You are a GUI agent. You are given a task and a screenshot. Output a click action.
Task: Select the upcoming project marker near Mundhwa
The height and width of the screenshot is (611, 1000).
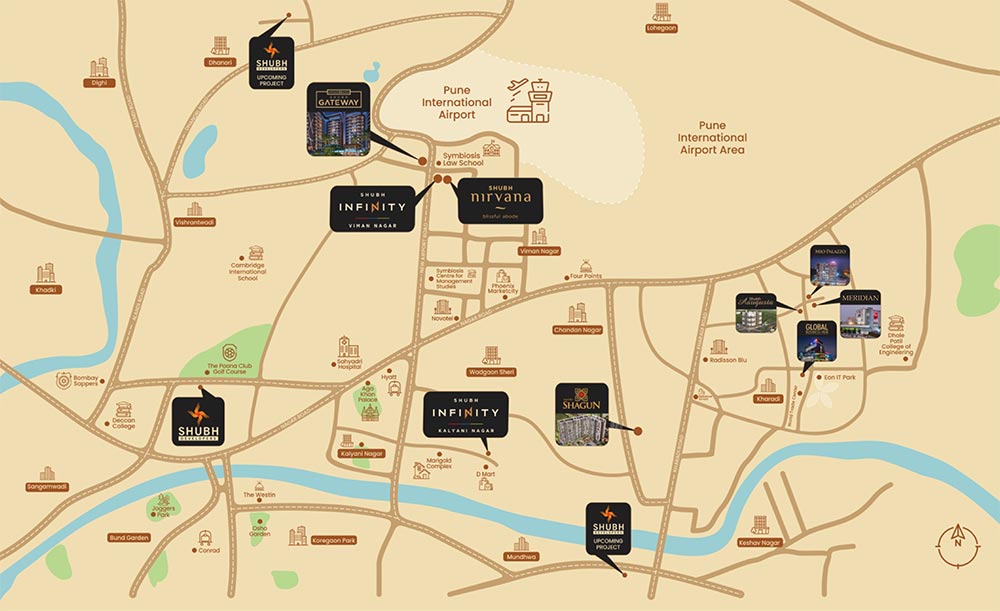(x=608, y=529)
